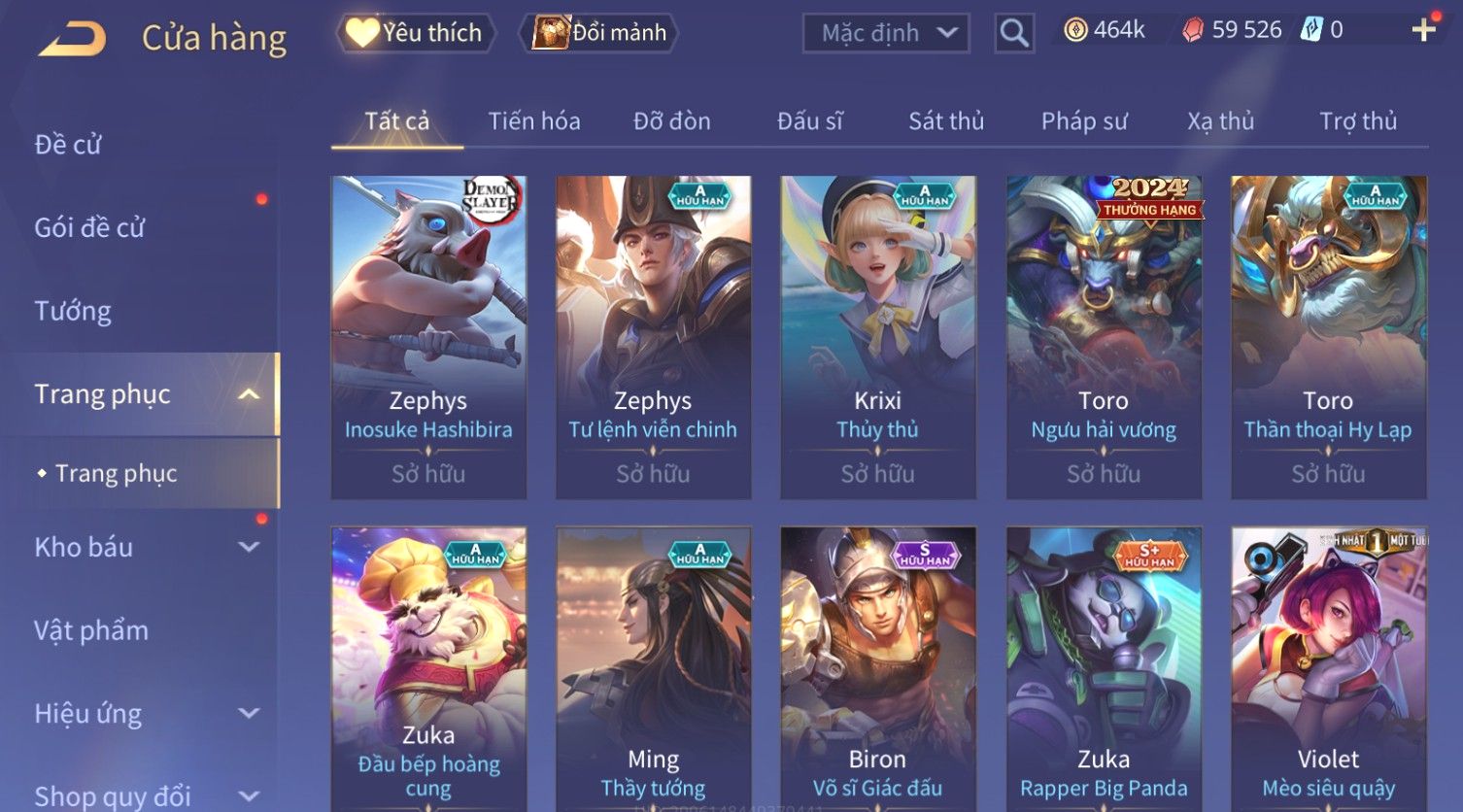Click the magnifying glass search button
Screen dimensions: 1463x812
click(x=1013, y=33)
